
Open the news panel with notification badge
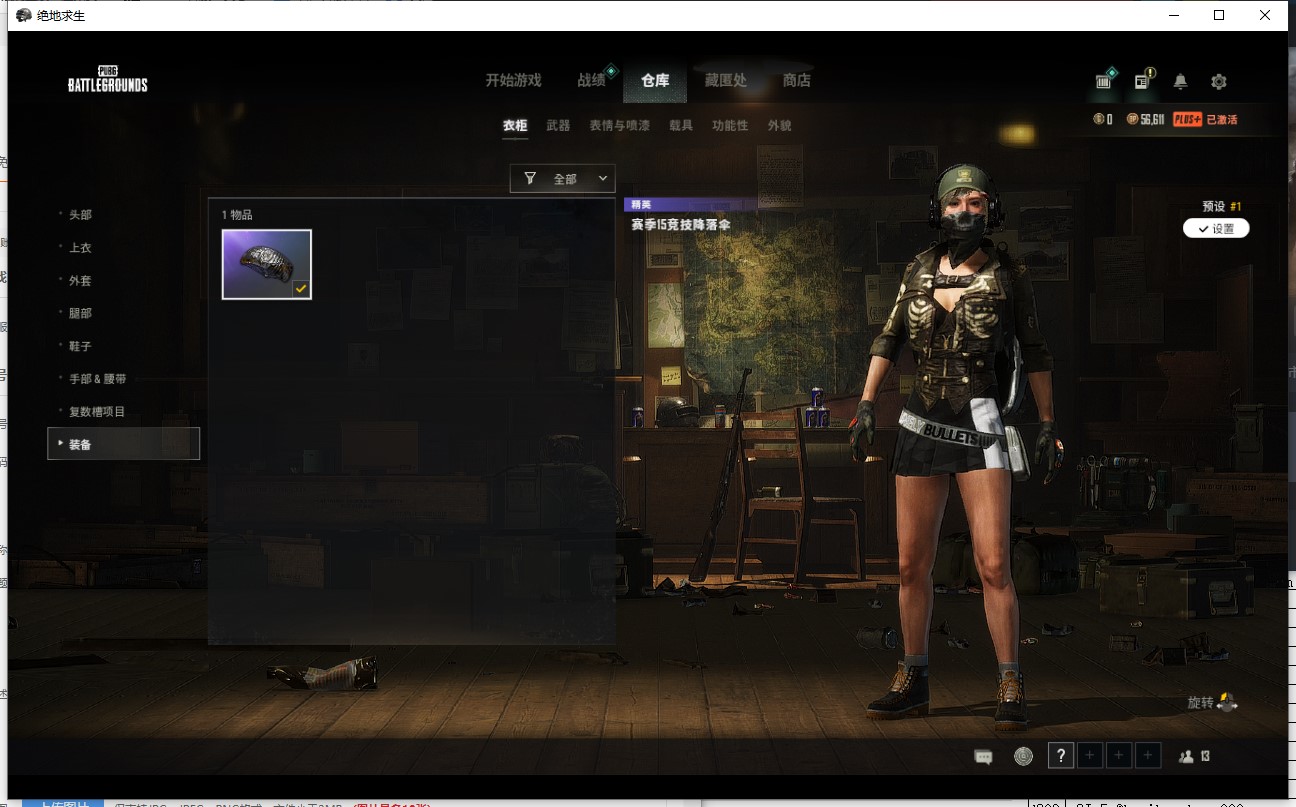pyautogui.click(x=1143, y=81)
